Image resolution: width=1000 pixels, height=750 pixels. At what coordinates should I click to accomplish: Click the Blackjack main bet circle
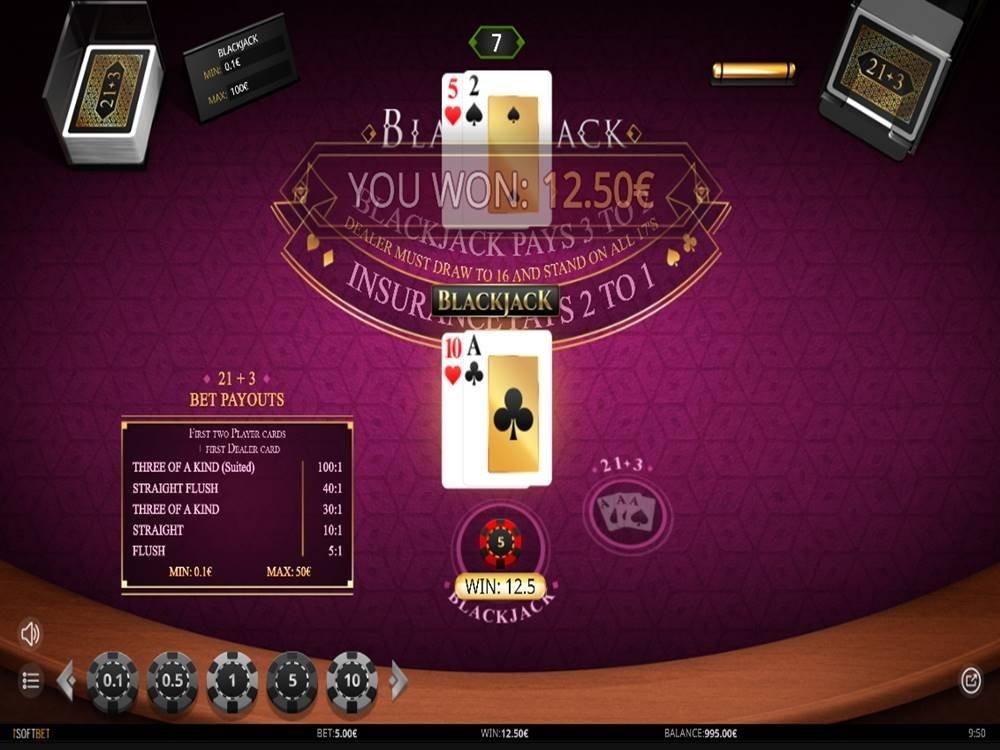(501, 543)
